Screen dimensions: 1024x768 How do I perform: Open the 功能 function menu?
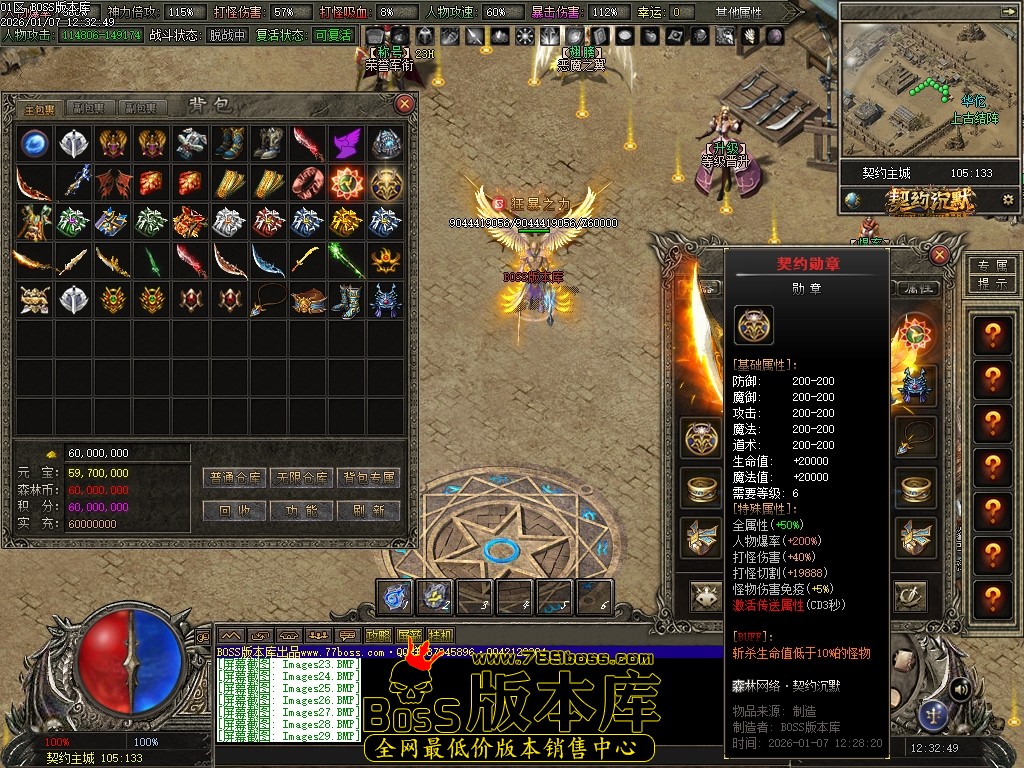(302, 510)
